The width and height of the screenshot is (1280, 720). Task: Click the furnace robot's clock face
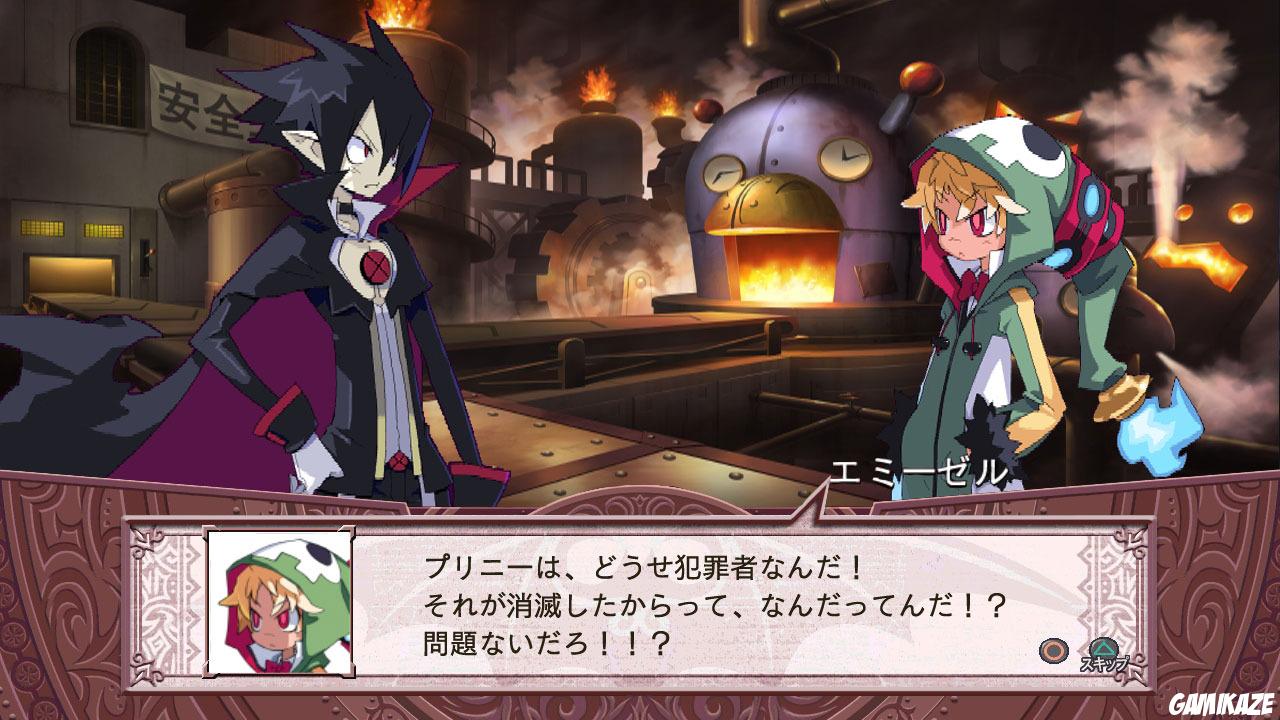click(x=848, y=157)
